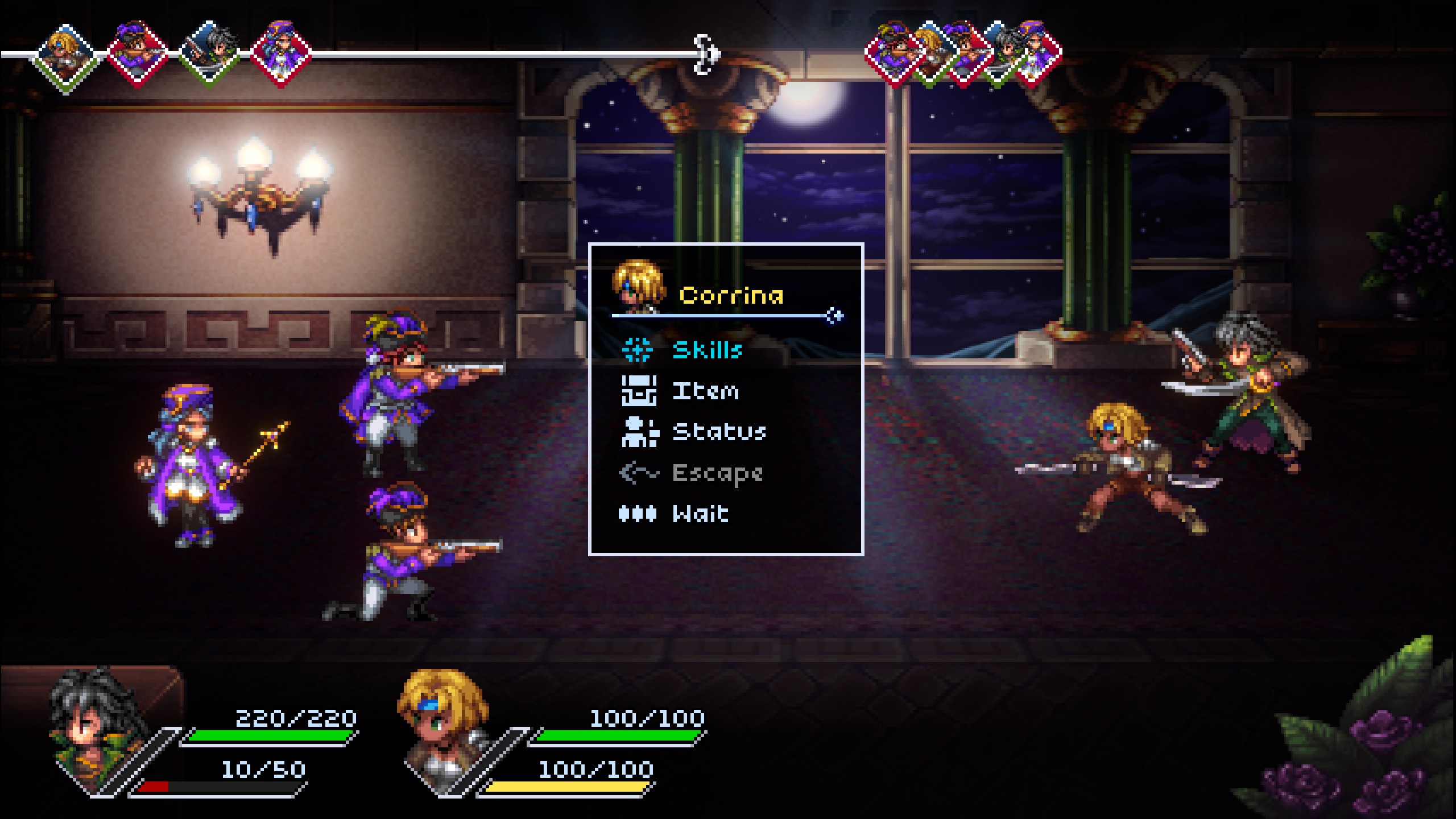1456x819 pixels.
Task: Select Status in the battle menu
Action: pyautogui.click(x=719, y=432)
